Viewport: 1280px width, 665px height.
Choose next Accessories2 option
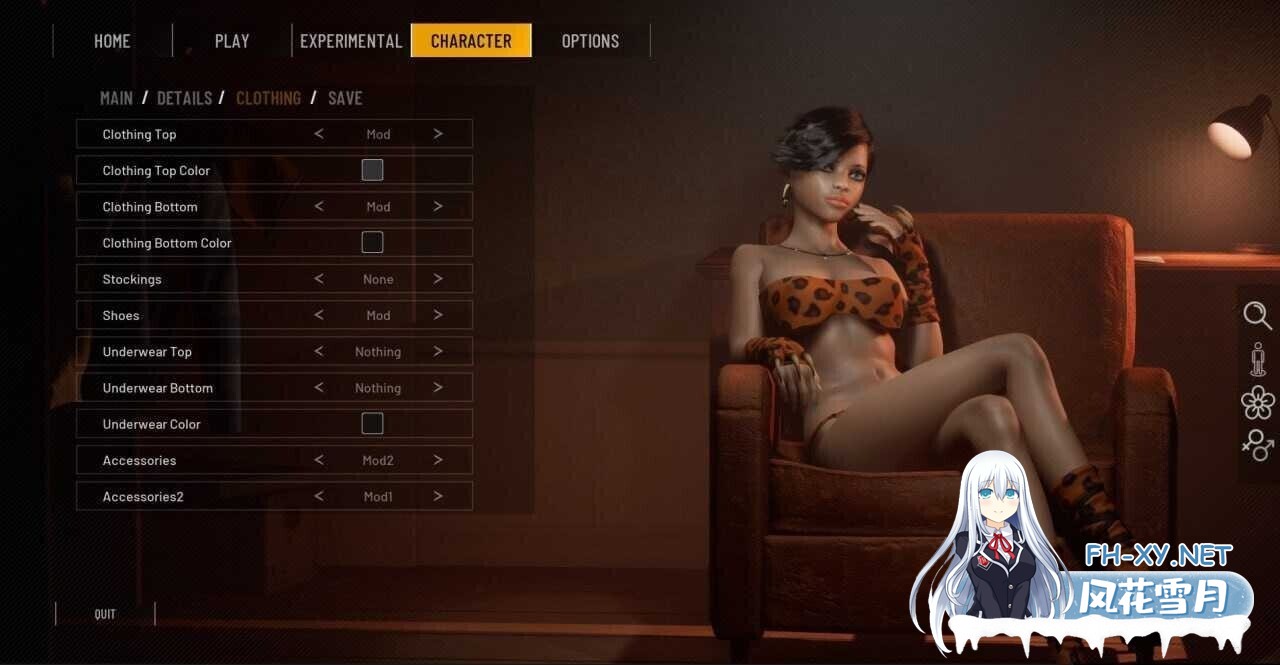point(438,497)
